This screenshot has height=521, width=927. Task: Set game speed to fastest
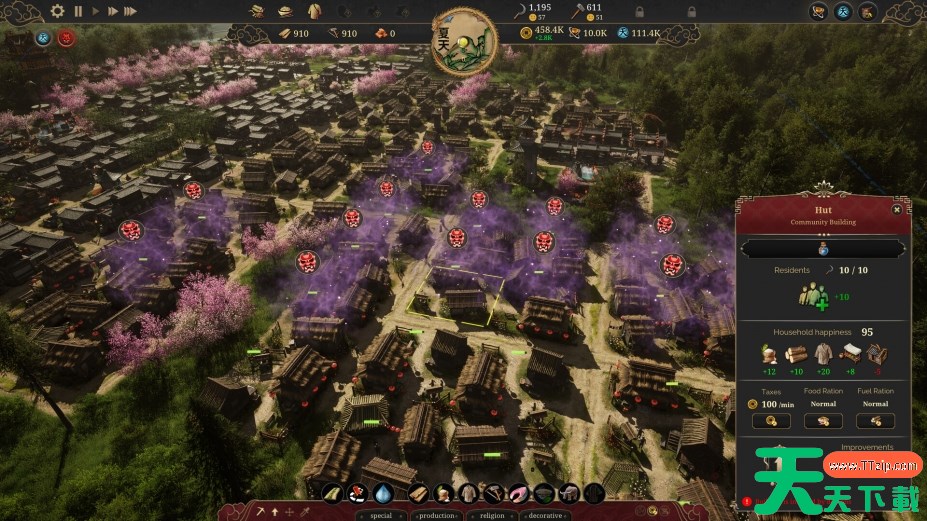tap(130, 11)
